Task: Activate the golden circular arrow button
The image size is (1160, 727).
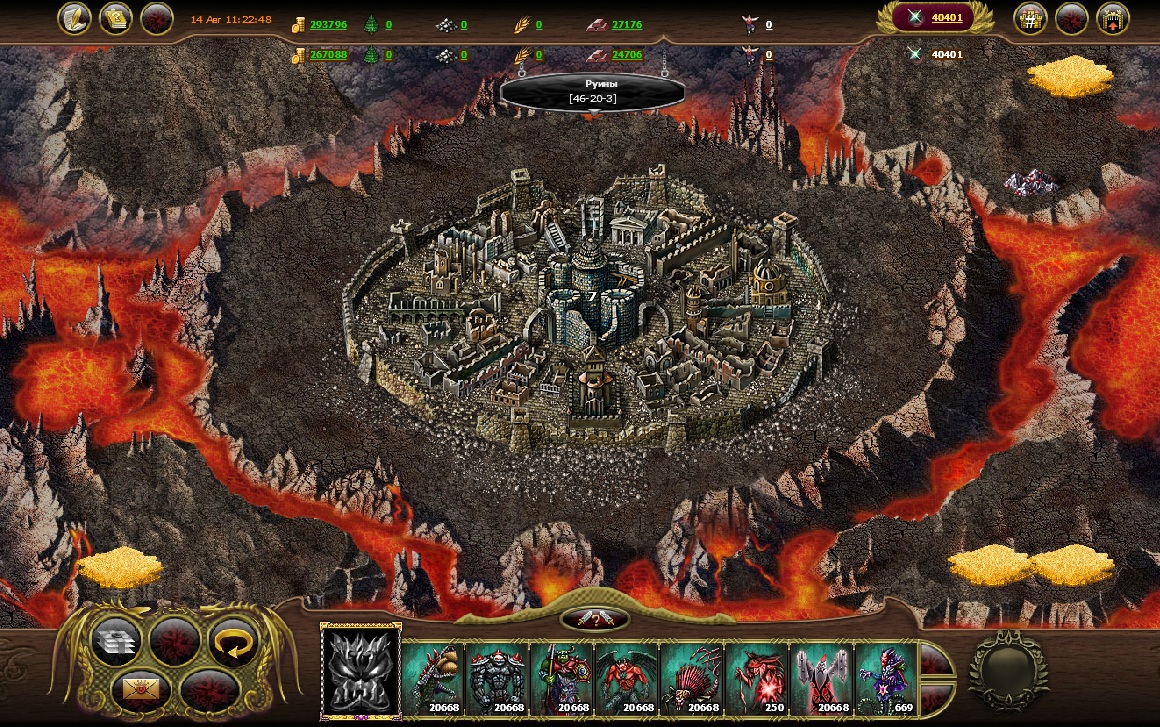Action: coord(232,640)
